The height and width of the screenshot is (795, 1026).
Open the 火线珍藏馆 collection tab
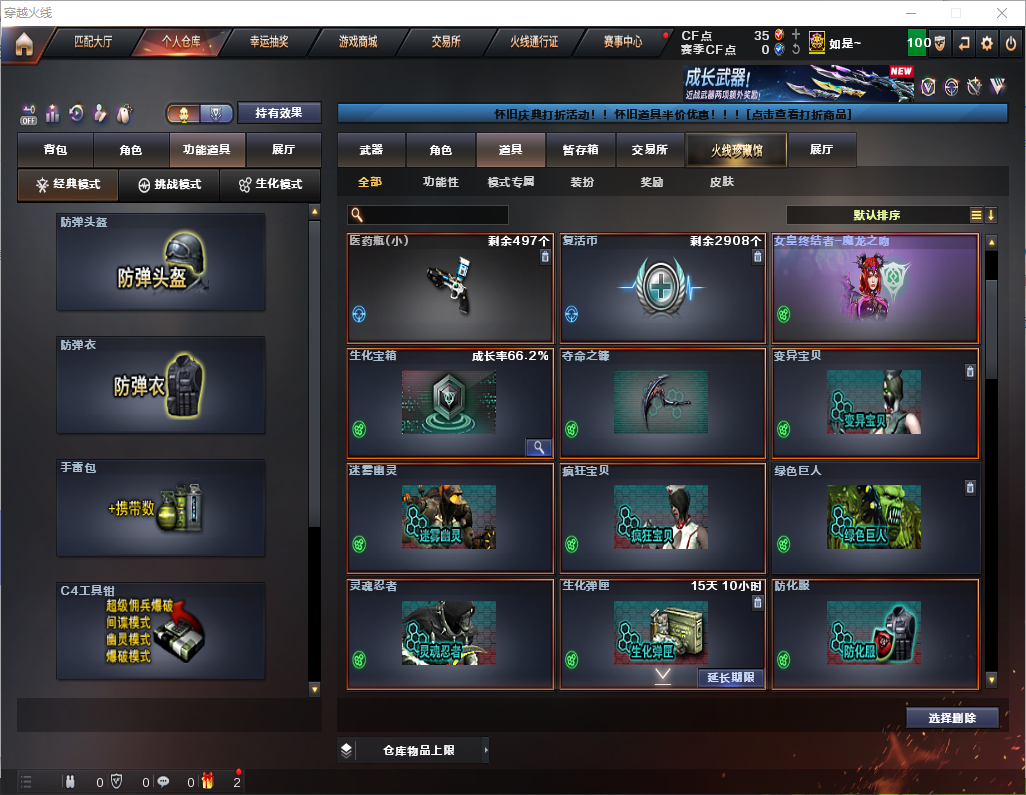pos(736,150)
